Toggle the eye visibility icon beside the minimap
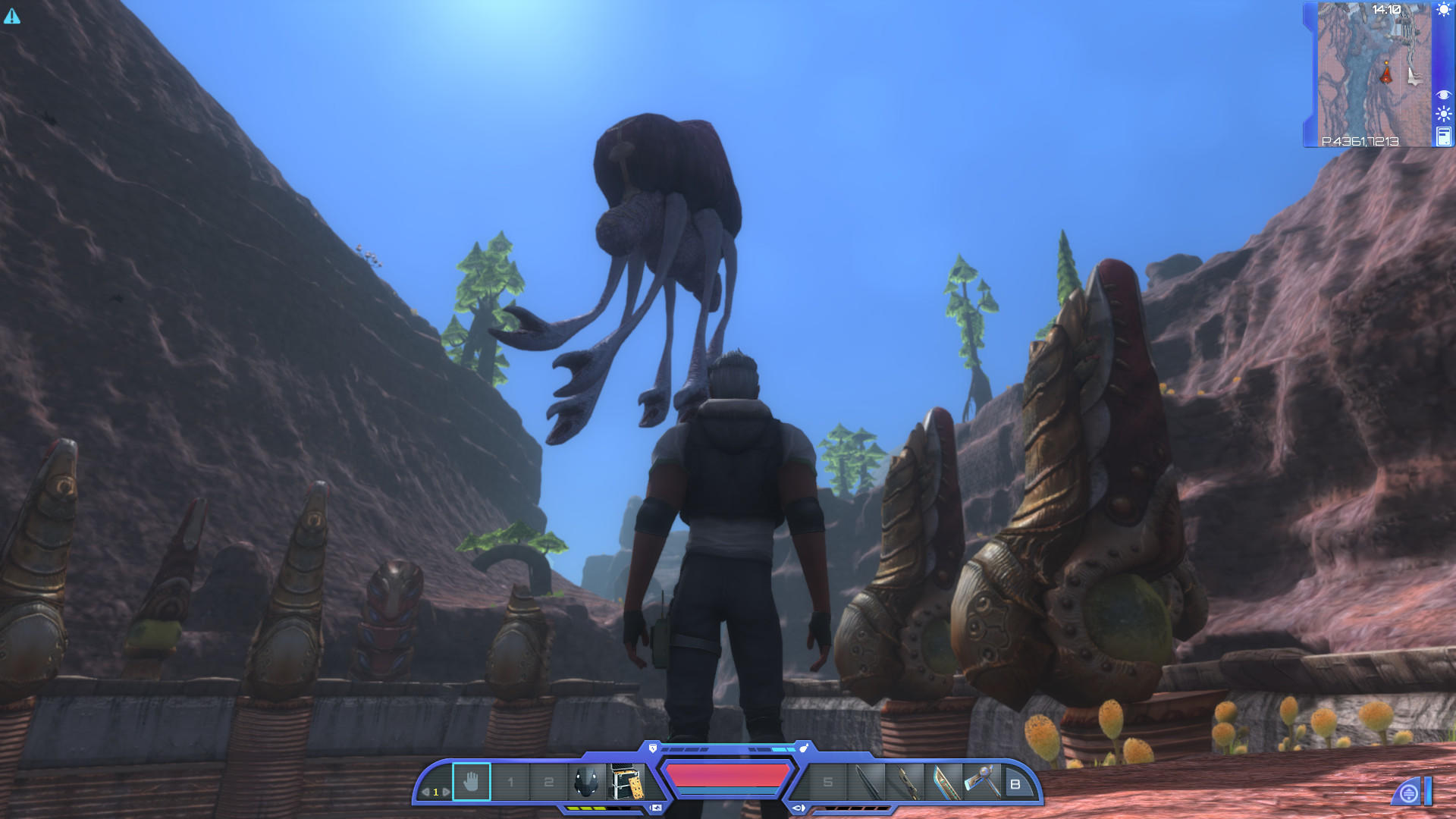The width and height of the screenshot is (1456, 819). (1444, 94)
